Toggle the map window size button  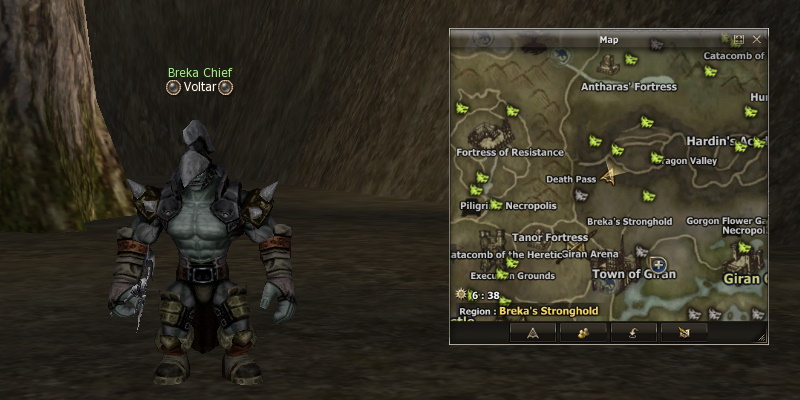739,40
